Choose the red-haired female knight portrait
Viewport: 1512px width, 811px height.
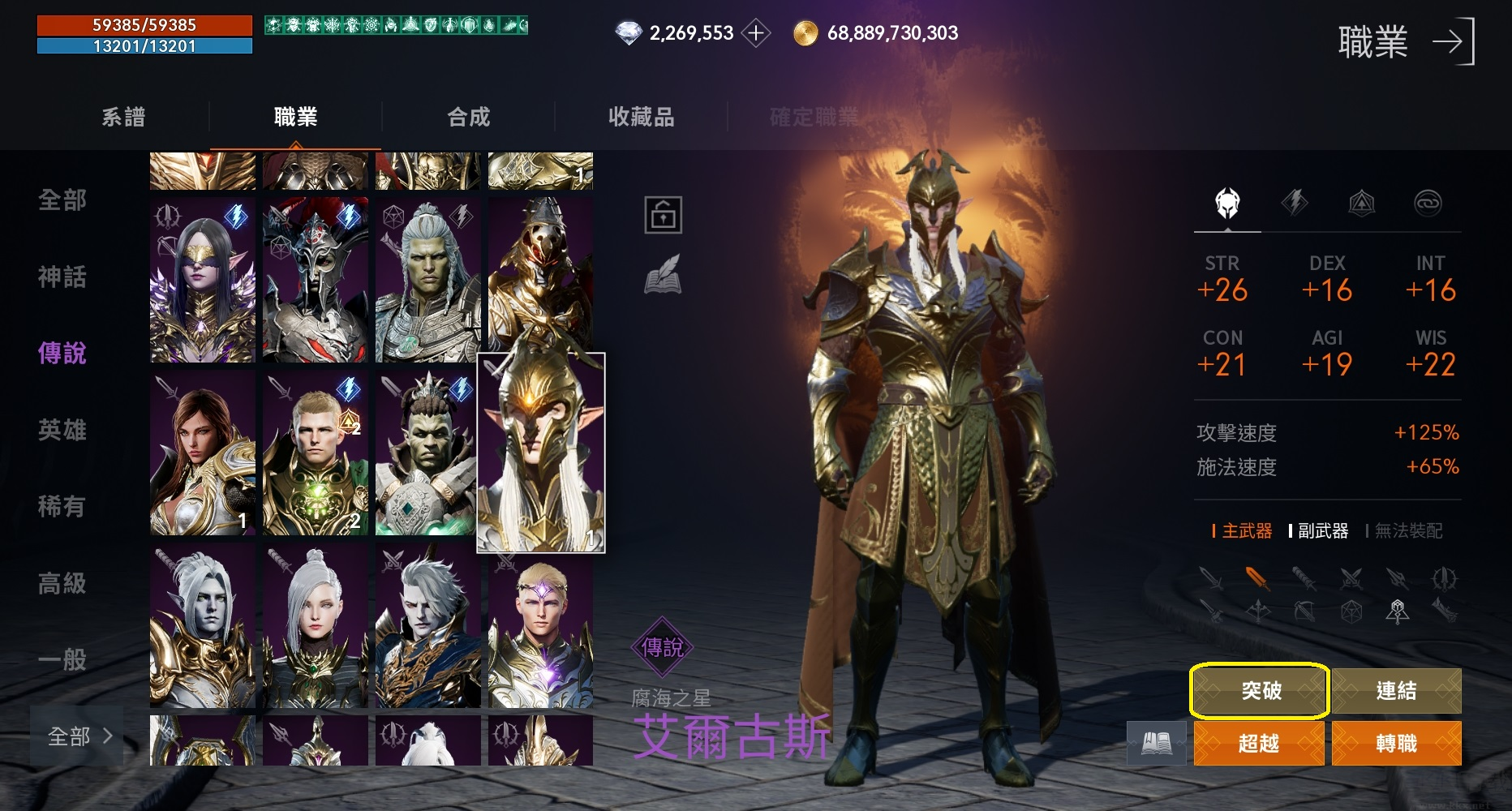[203, 453]
